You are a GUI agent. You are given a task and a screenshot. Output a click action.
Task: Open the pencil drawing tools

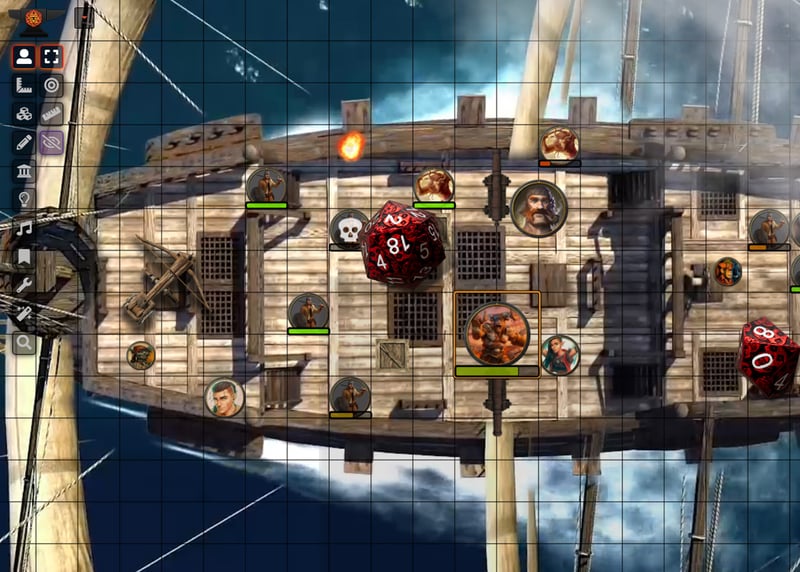tap(24, 142)
